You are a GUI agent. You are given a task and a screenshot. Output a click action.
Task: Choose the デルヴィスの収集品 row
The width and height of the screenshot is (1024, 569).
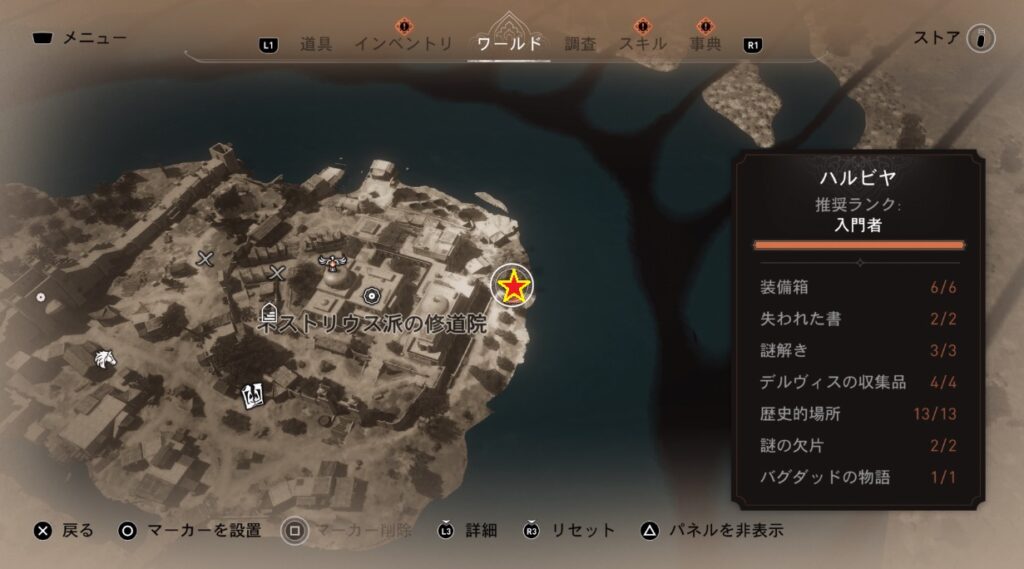858,382
